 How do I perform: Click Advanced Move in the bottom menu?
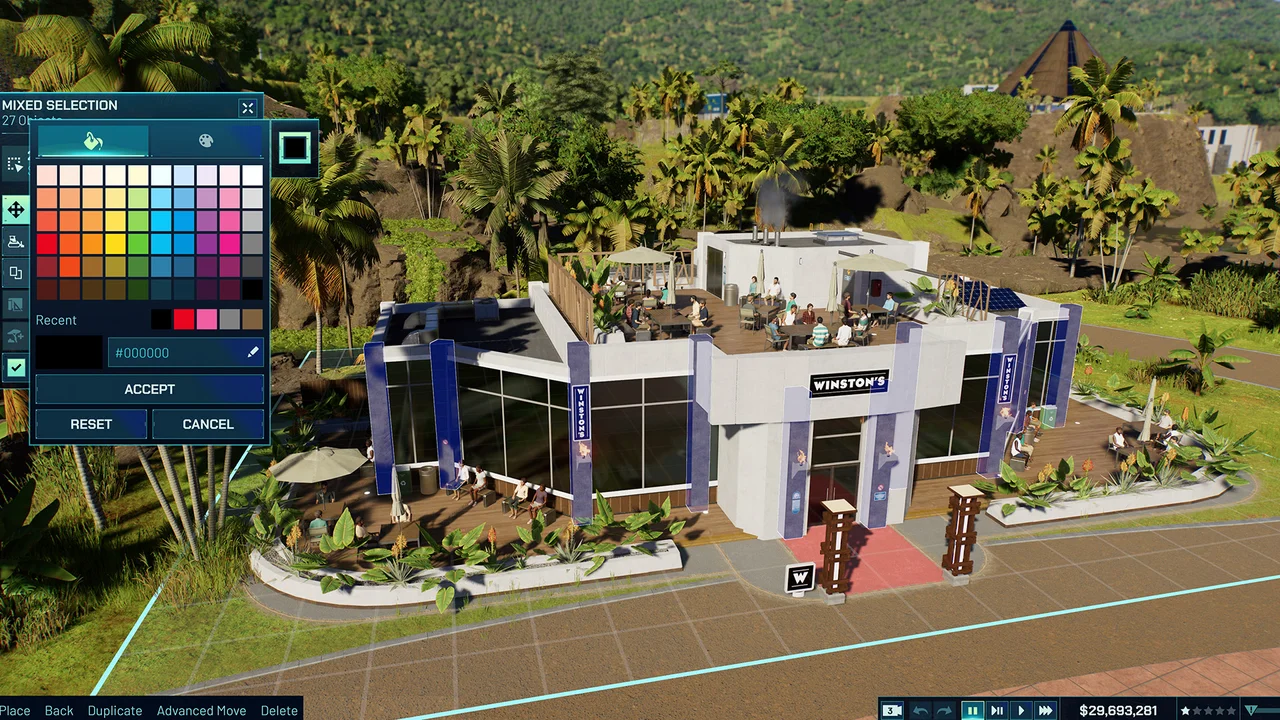pos(201,711)
